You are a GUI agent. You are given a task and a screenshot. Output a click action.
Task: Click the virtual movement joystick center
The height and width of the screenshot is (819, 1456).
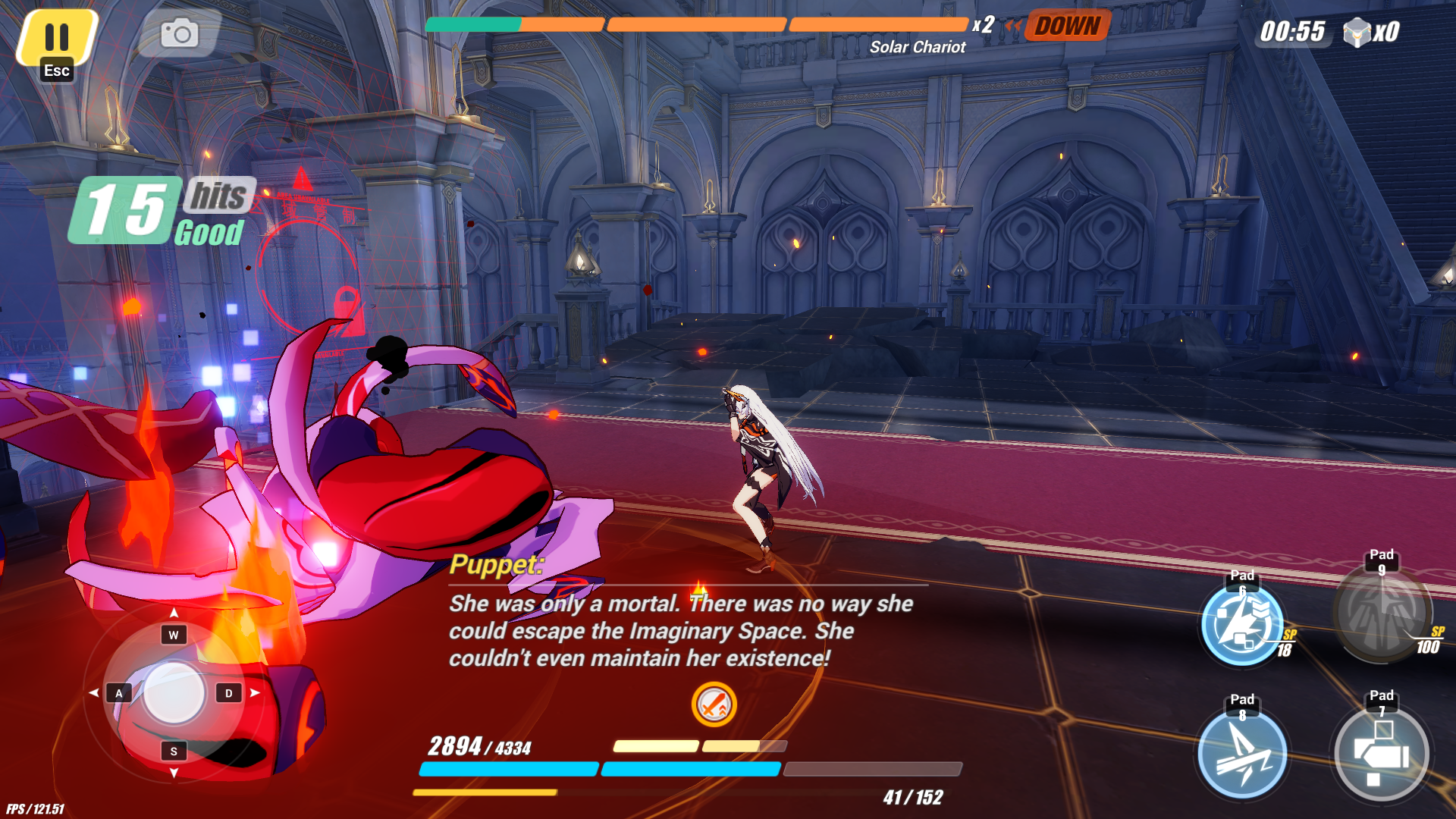point(174,692)
